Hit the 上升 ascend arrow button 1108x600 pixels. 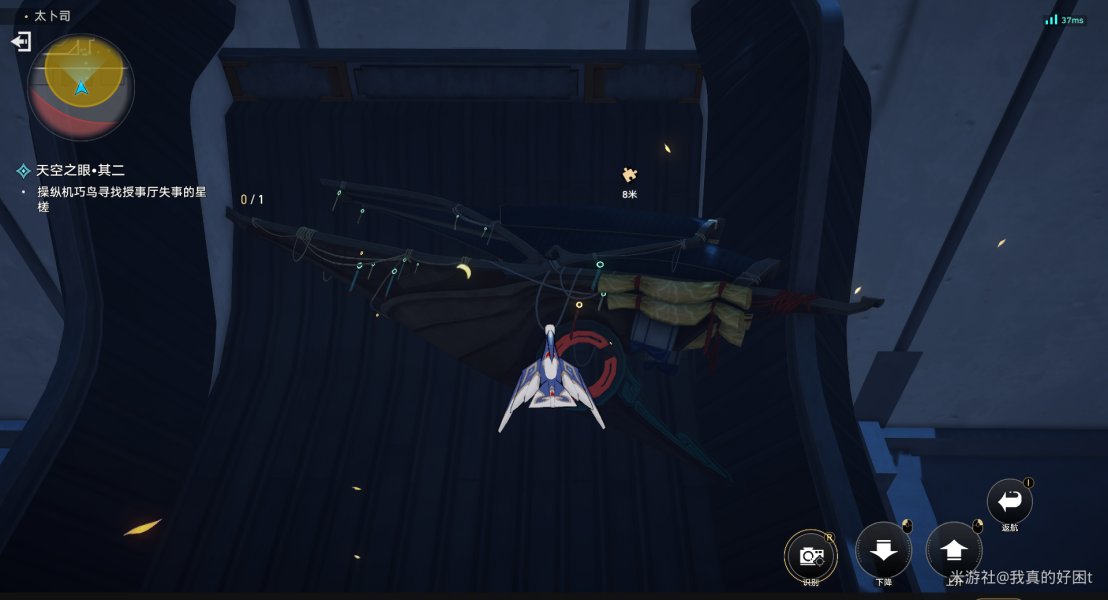point(954,550)
